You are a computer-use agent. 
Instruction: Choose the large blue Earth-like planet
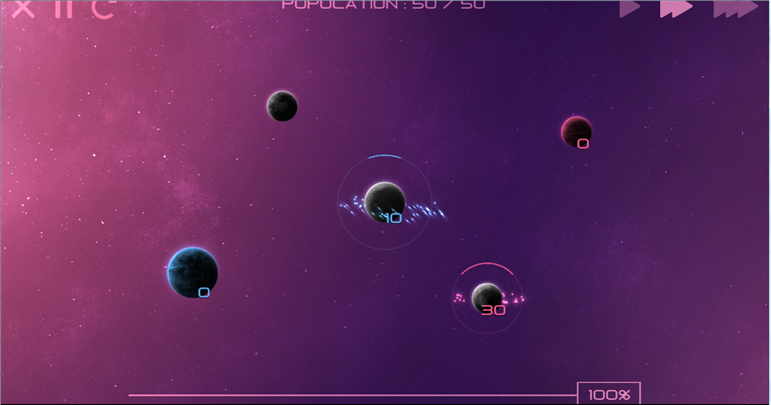[192, 271]
